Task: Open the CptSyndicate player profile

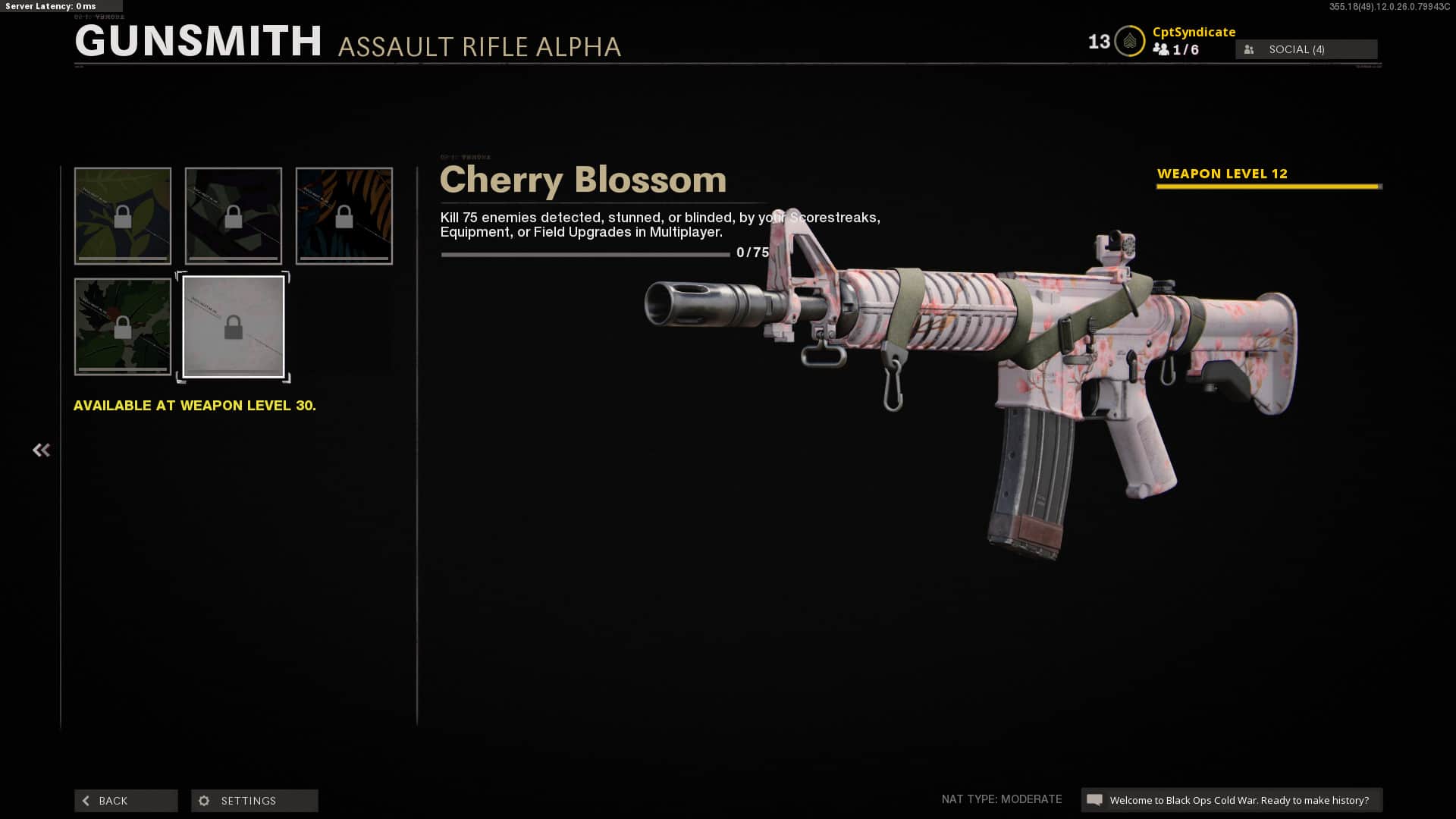Action: click(1194, 32)
